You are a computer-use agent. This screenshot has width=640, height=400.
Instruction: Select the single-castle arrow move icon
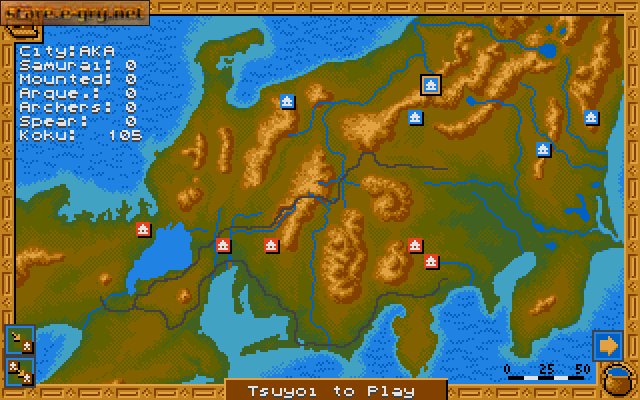(19, 341)
